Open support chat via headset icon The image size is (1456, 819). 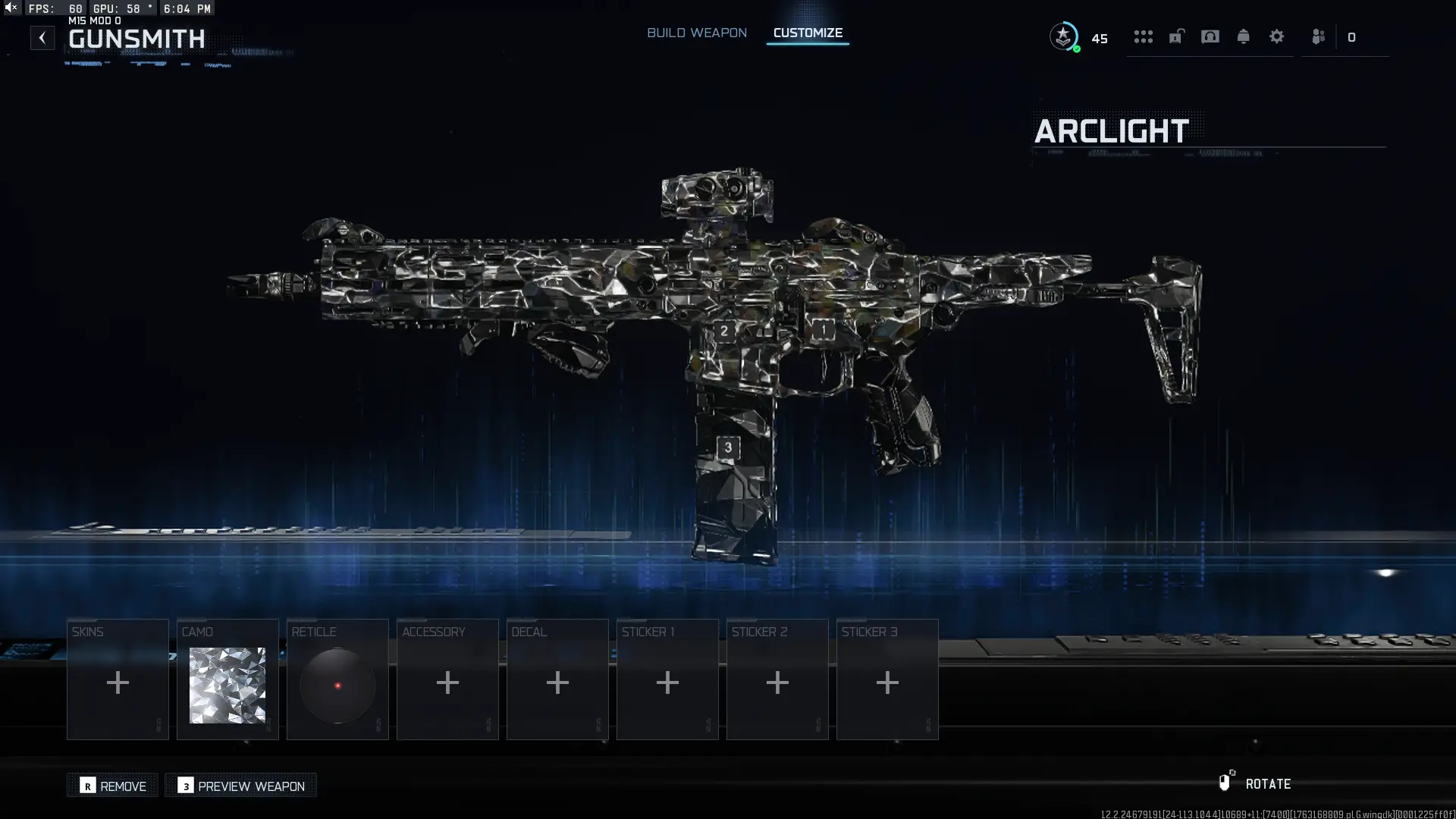[x=1210, y=36]
